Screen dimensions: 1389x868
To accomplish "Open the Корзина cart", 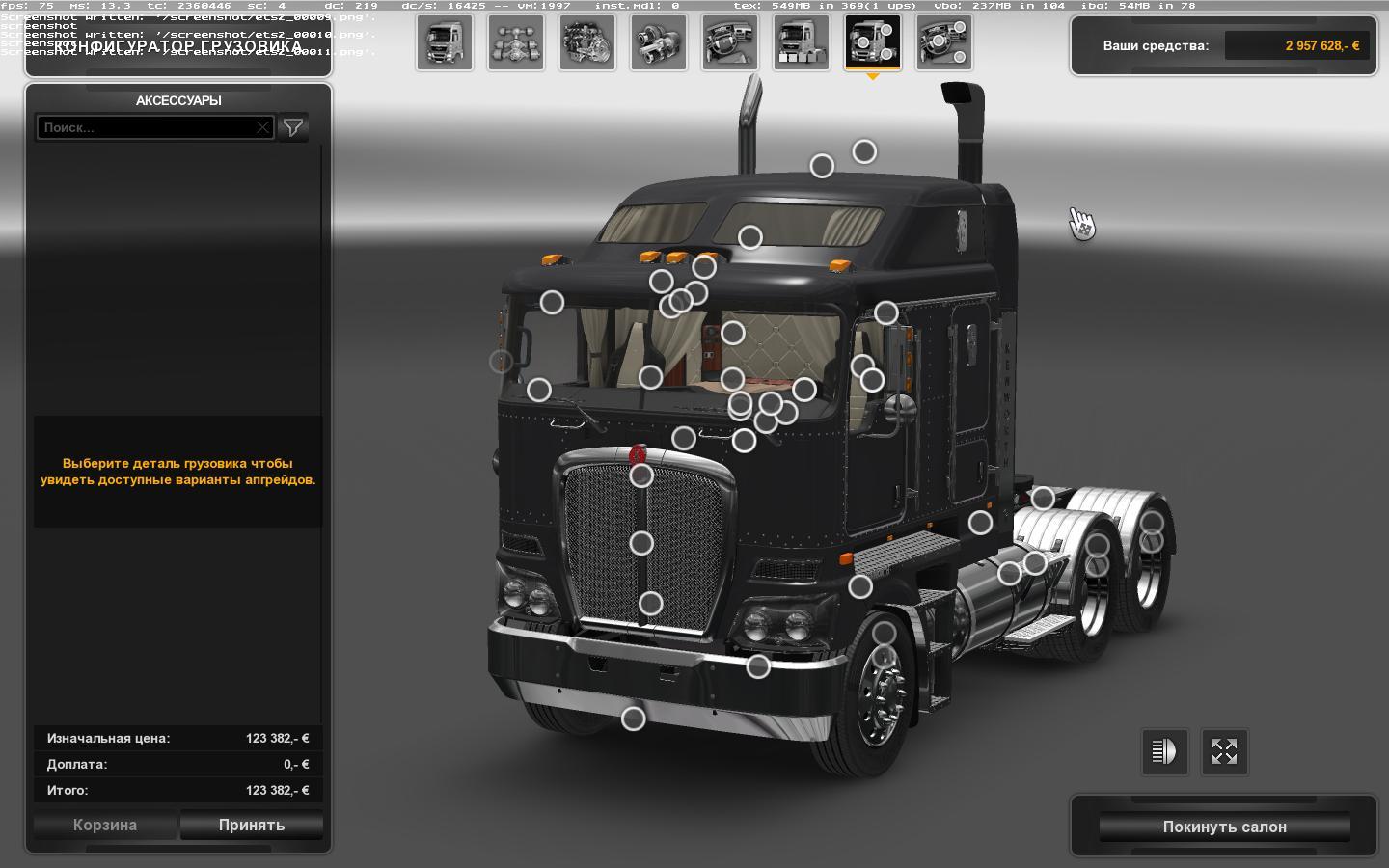I will (x=105, y=826).
